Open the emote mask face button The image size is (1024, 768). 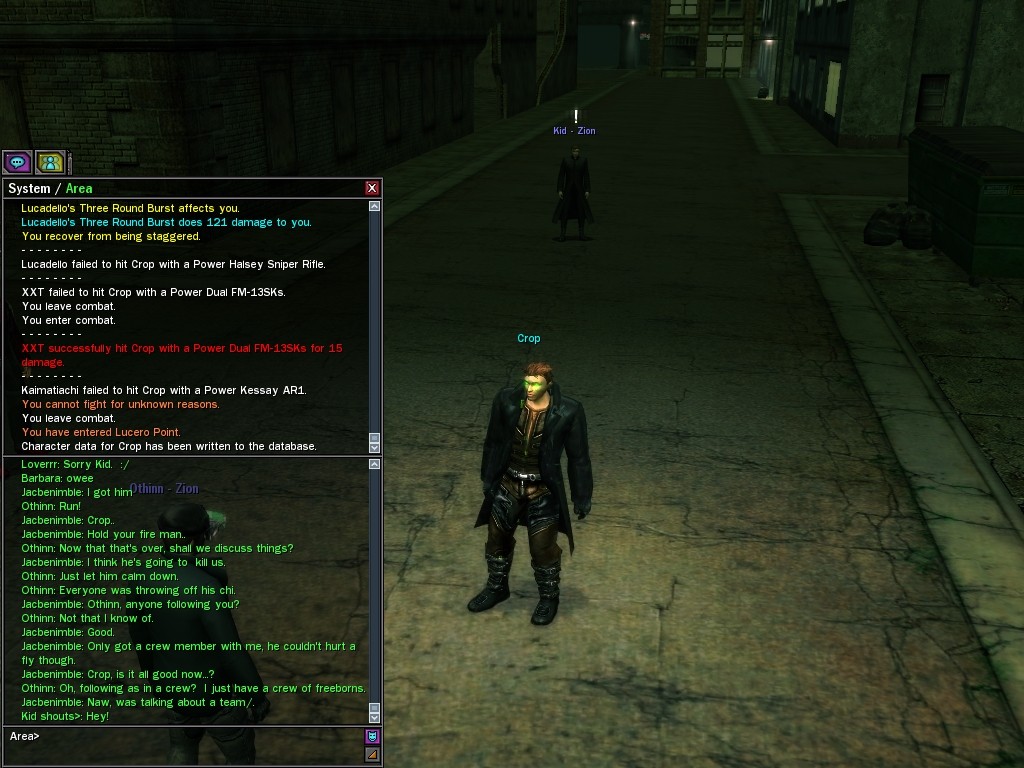point(372,736)
